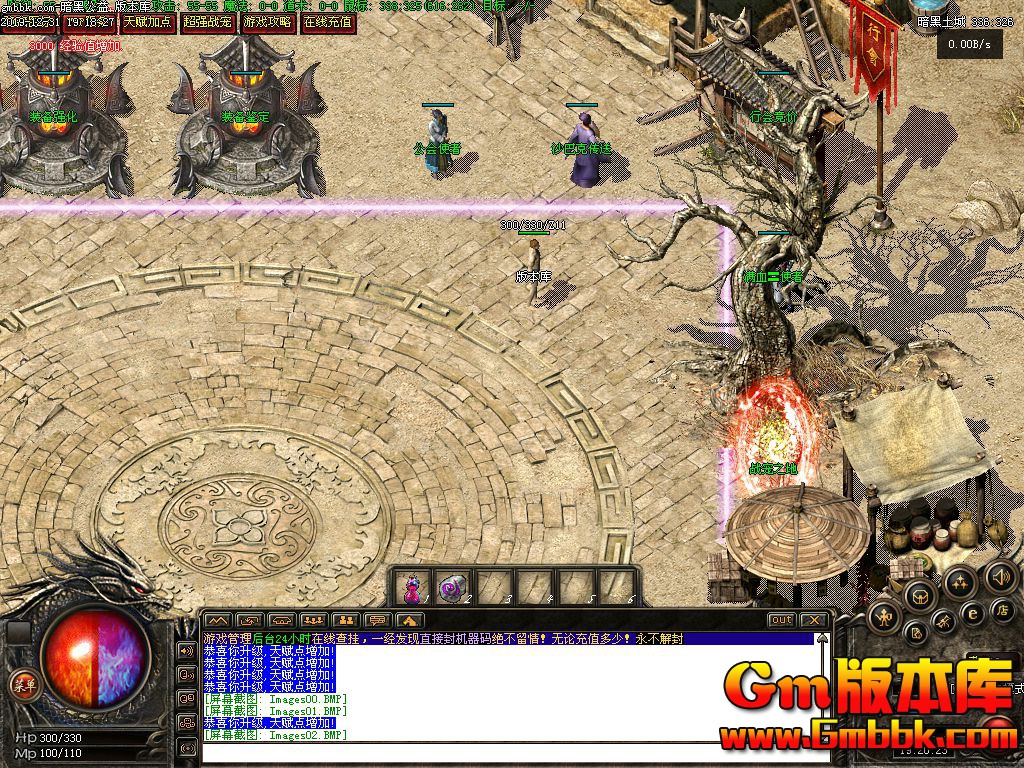1024x768 pixels.
Task: Open the character figure icon button
Action: [884, 619]
